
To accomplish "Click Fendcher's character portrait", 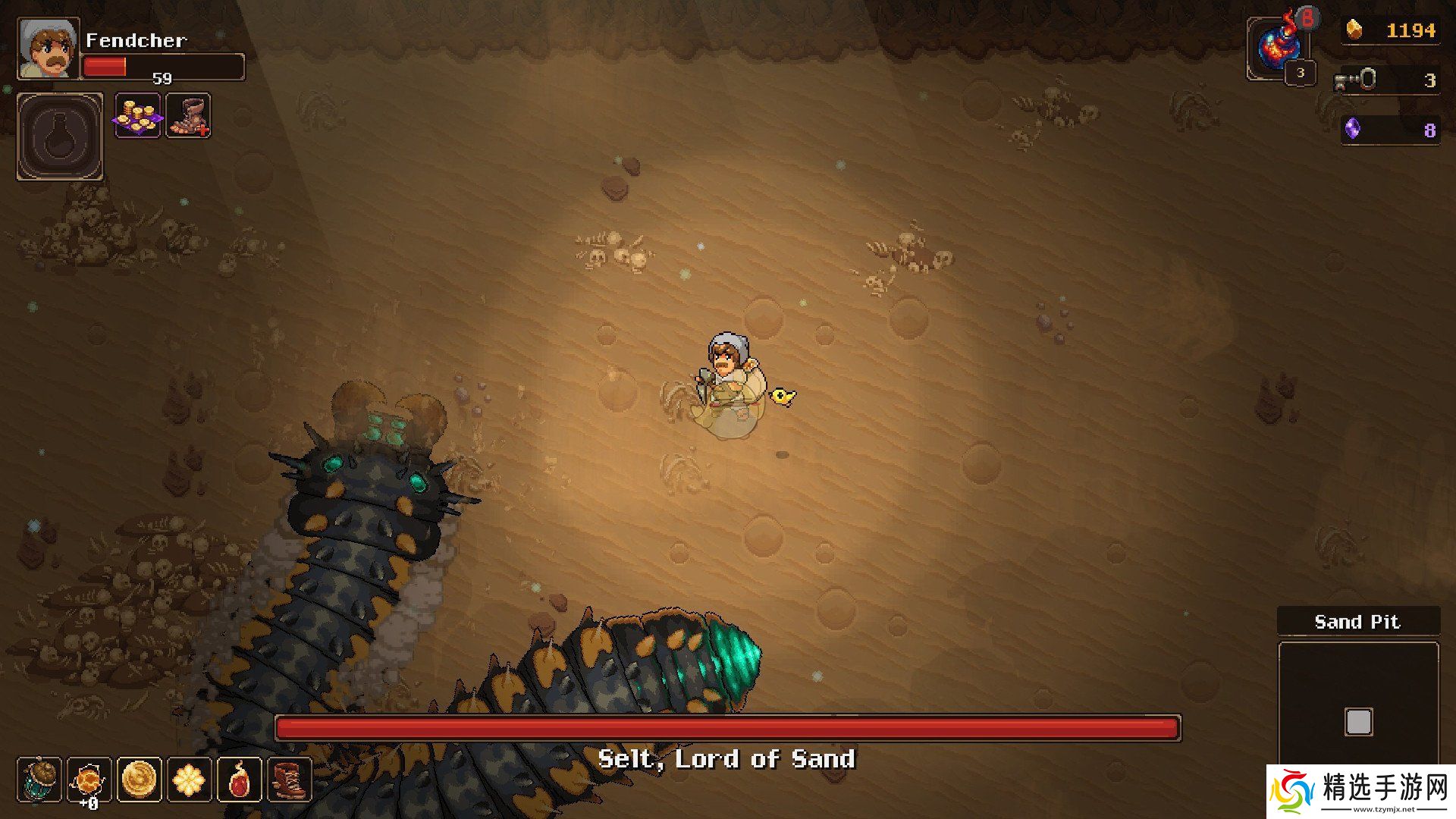I will pos(48,49).
